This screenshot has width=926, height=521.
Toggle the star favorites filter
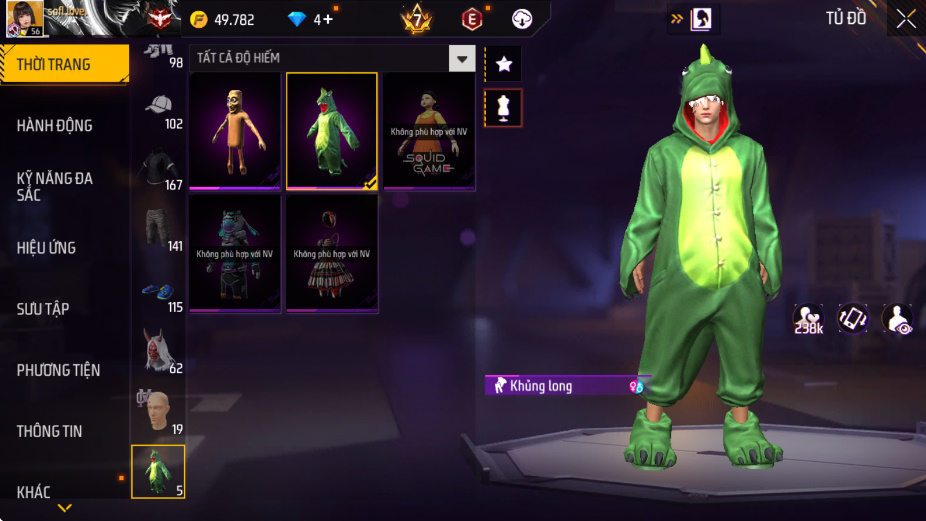tap(503, 64)
